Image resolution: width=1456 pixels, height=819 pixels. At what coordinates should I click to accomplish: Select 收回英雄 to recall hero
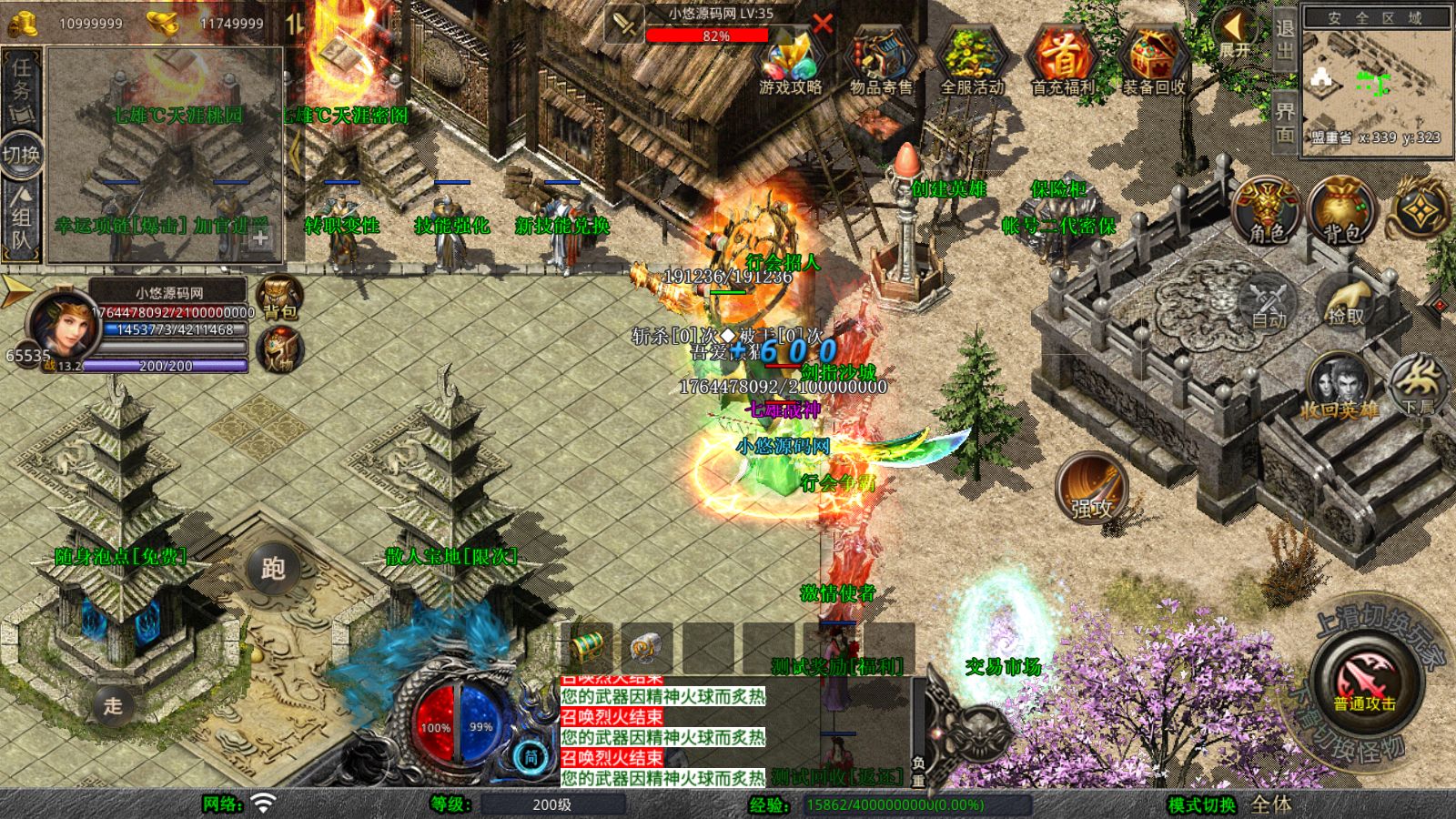[1339, 387]
